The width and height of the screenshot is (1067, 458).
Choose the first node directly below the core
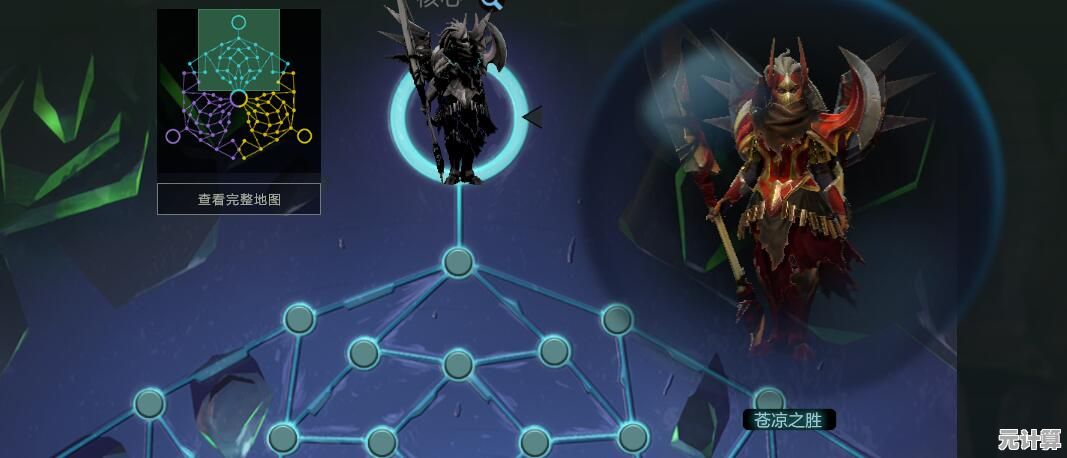(458, 262)
